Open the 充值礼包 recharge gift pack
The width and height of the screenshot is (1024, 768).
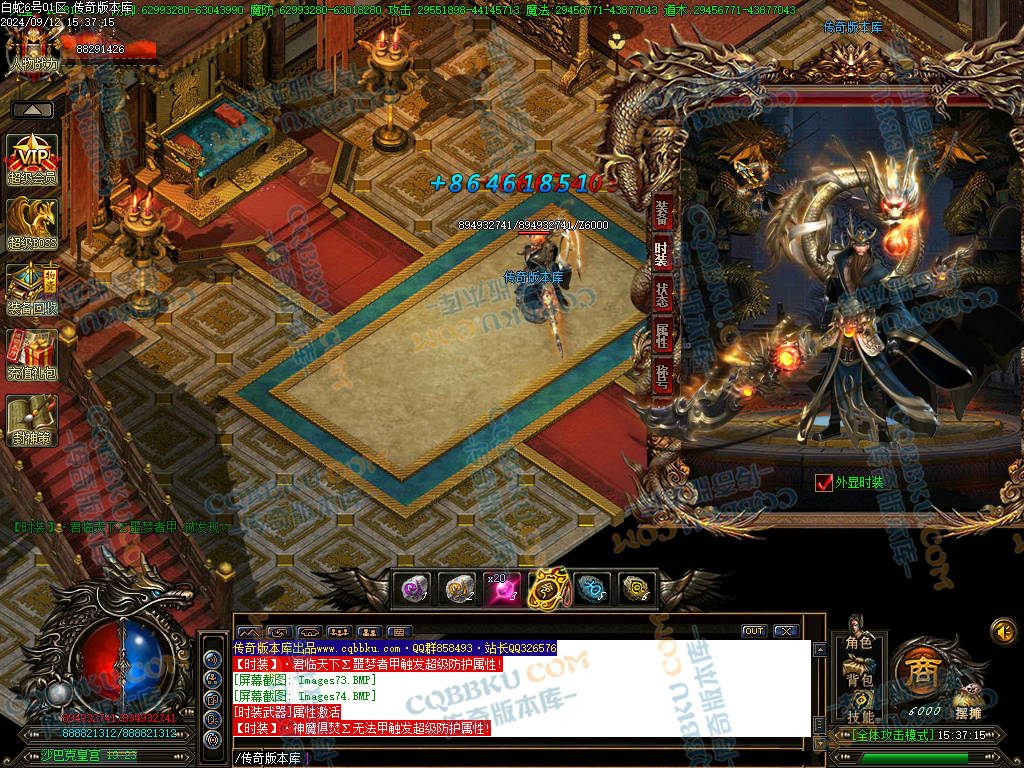pos(32,352)
